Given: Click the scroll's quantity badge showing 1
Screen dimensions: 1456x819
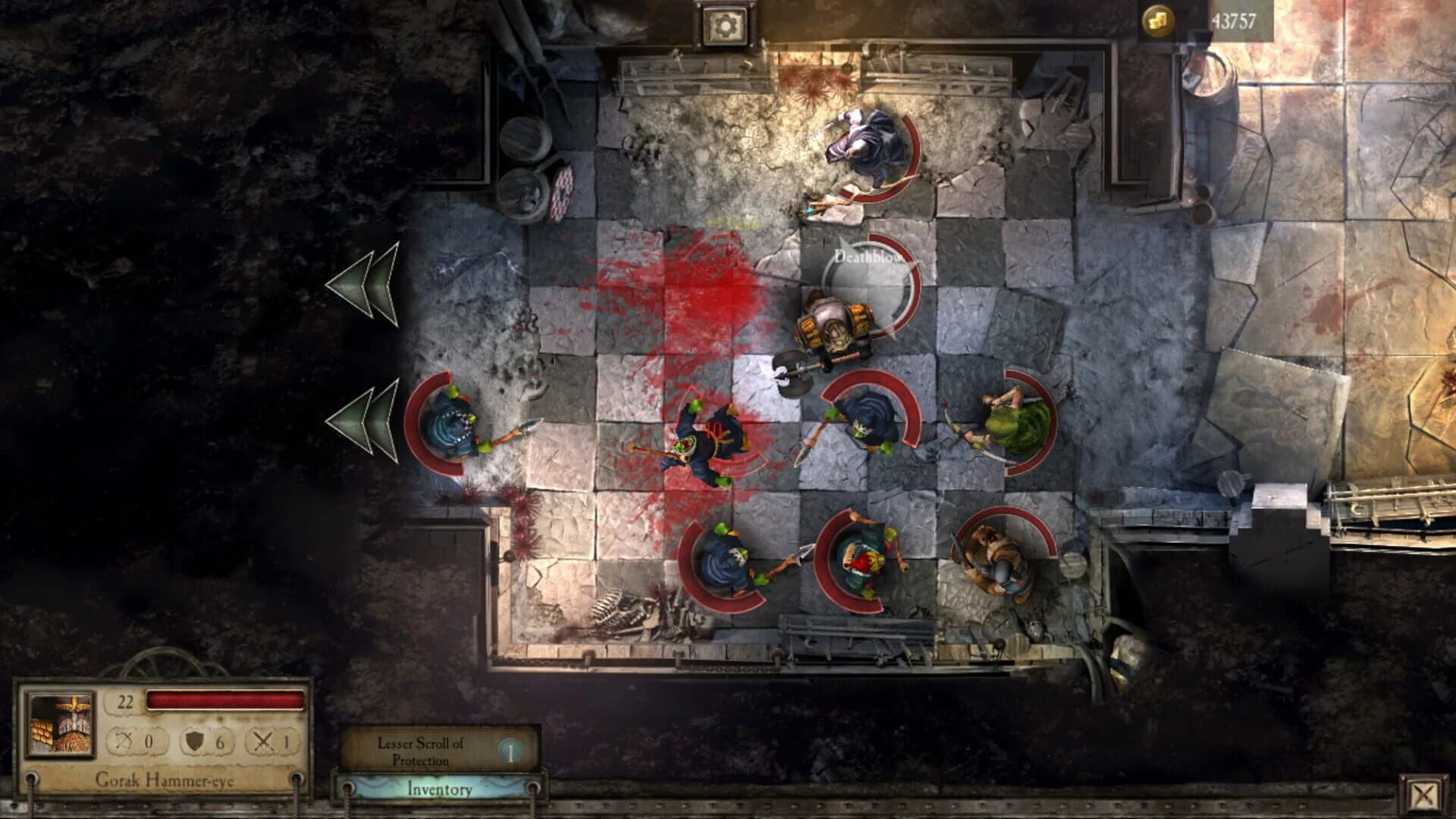Looking at the screenshot, I should pyautogui.click(x=510, y=752).
